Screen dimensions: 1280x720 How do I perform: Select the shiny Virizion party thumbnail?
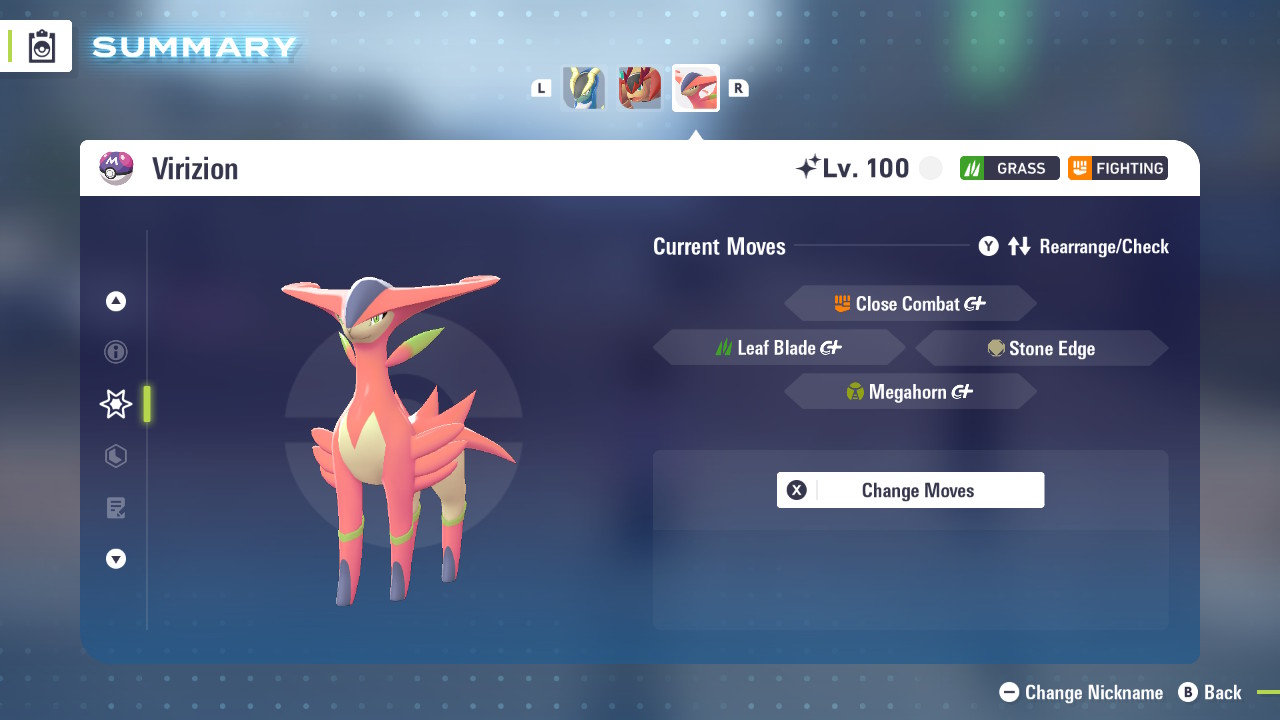(696, 88)
